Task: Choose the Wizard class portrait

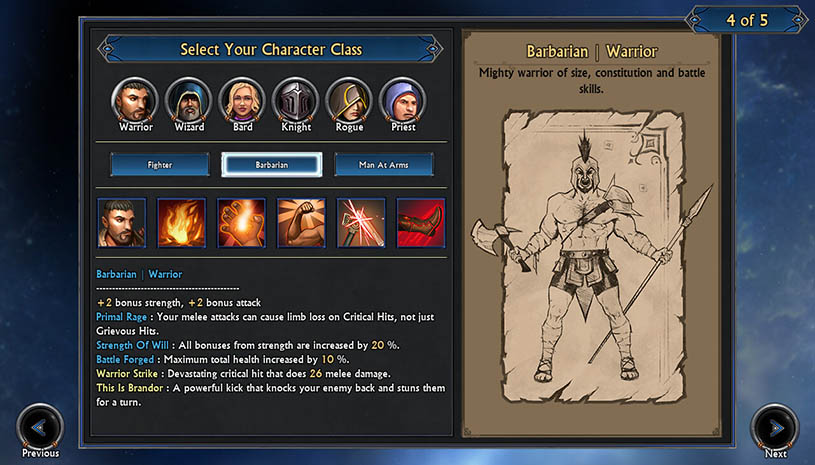Action: (x=189, y=99)
